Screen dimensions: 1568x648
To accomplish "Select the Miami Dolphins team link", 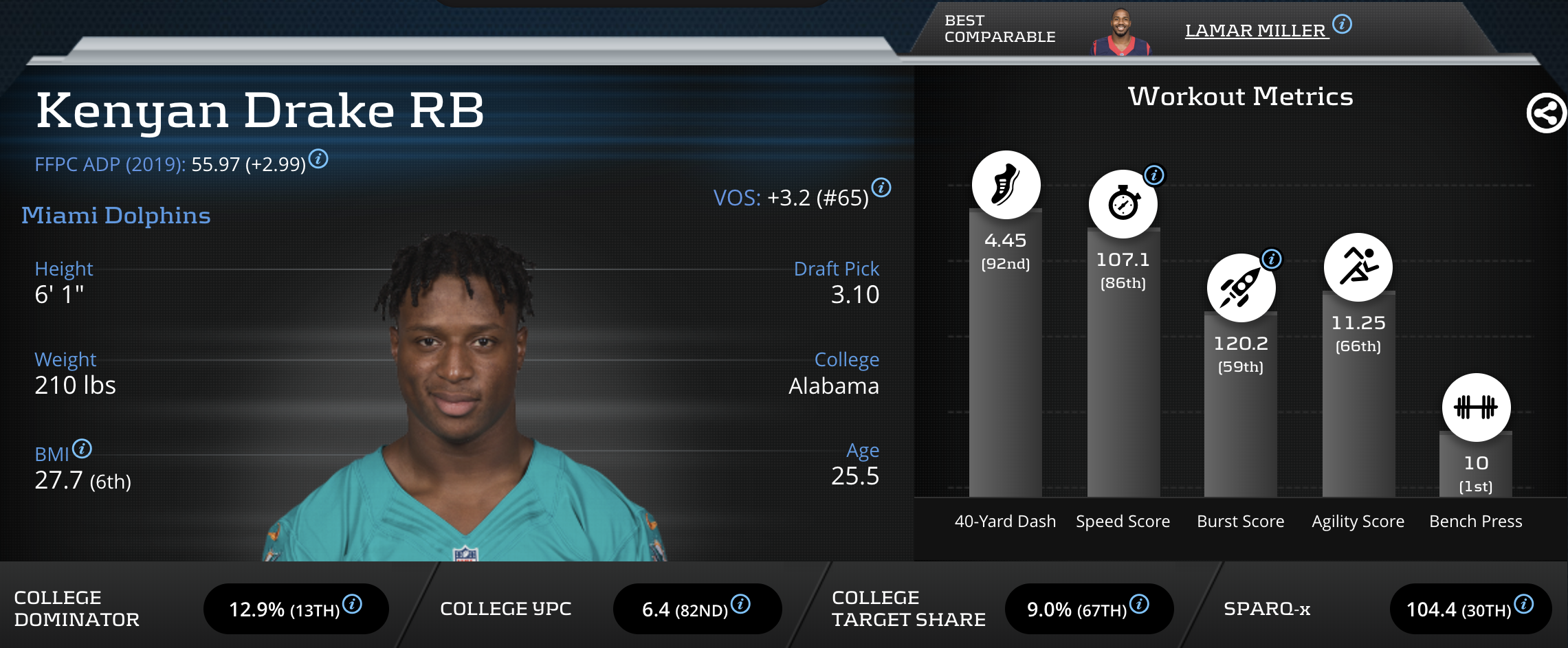I will pos(116,216).
